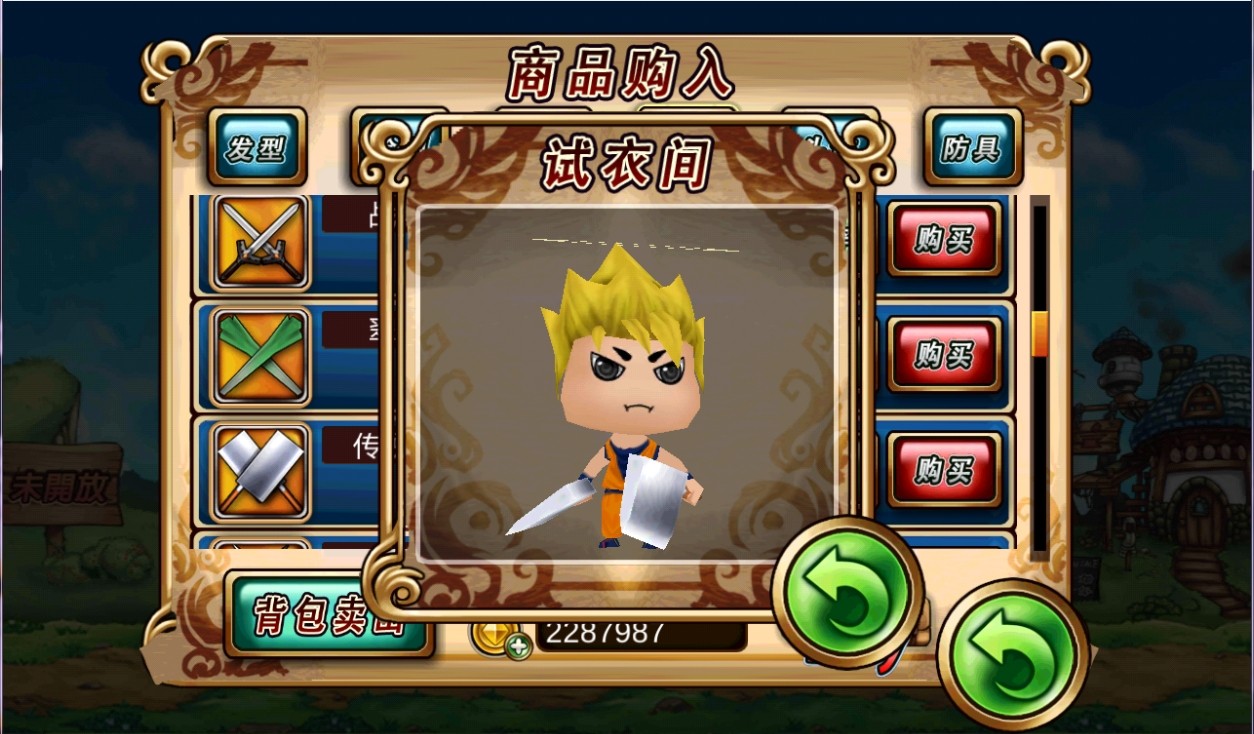Image resolution: width=1254 pixels, height=734 pixels.
Task: Click 购买 for the green blades
Action: (943, 354)
